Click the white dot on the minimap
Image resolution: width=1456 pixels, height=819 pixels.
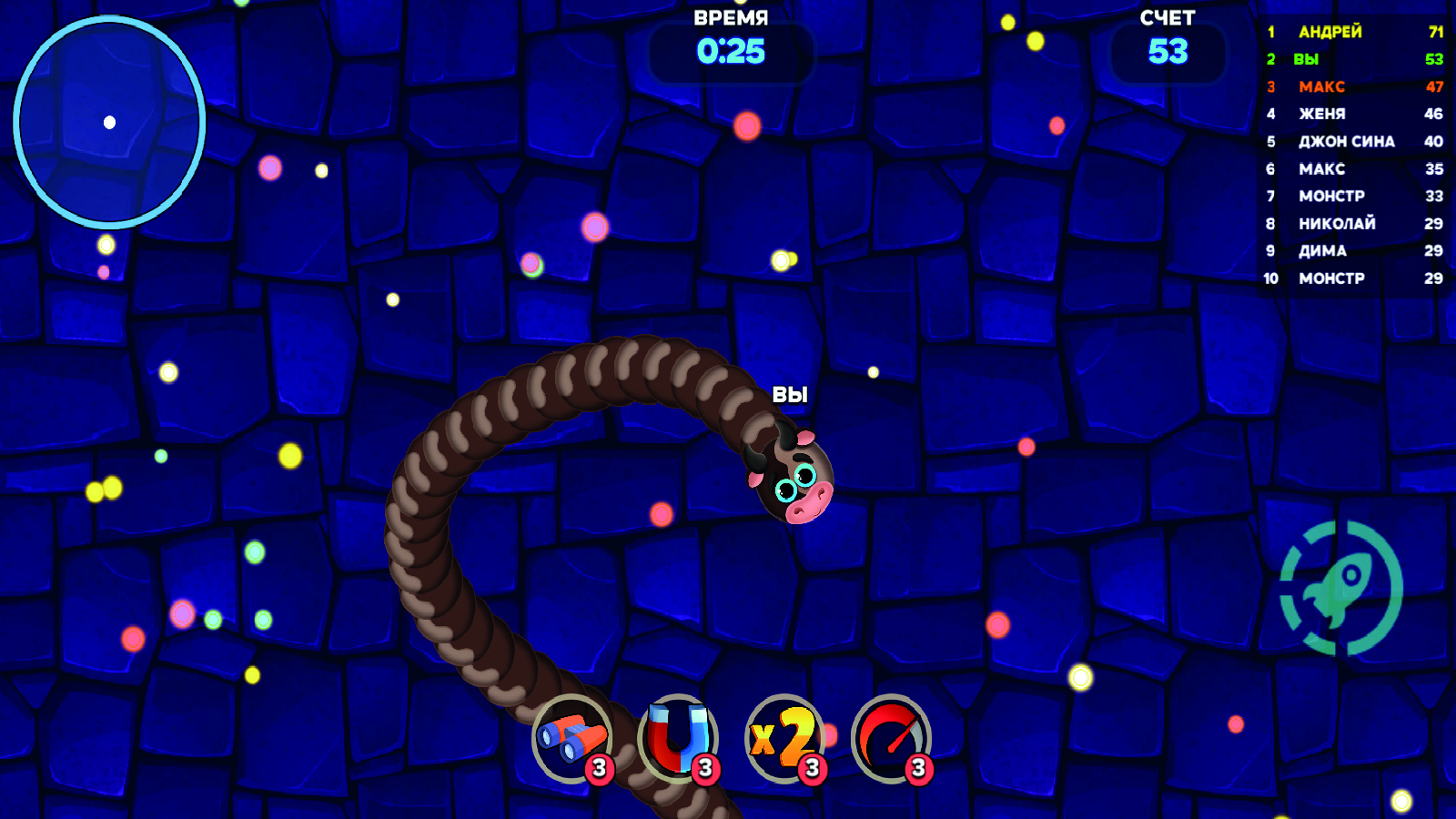(x=110, y=120)
